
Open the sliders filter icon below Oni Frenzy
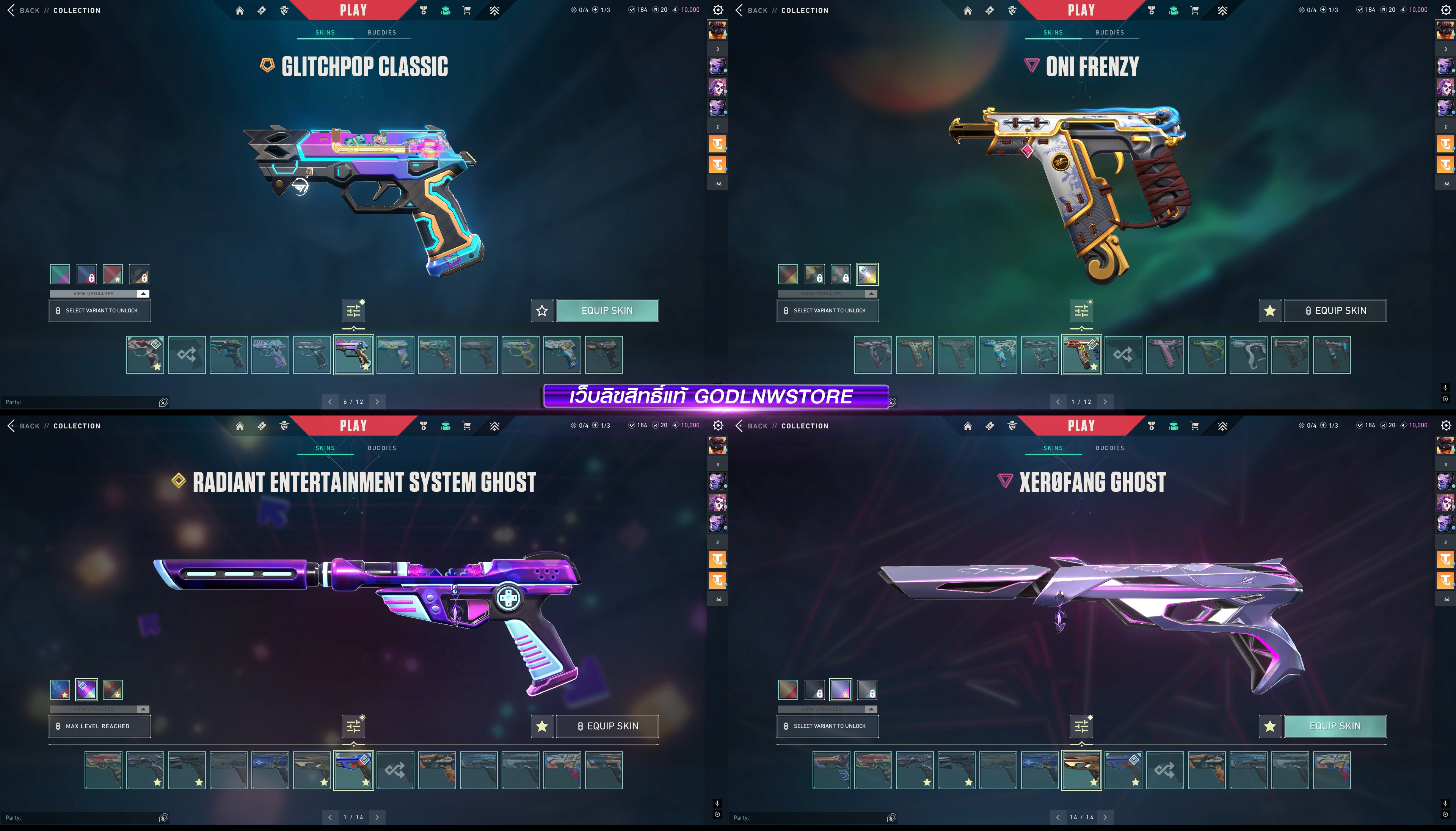point(1081,311)
